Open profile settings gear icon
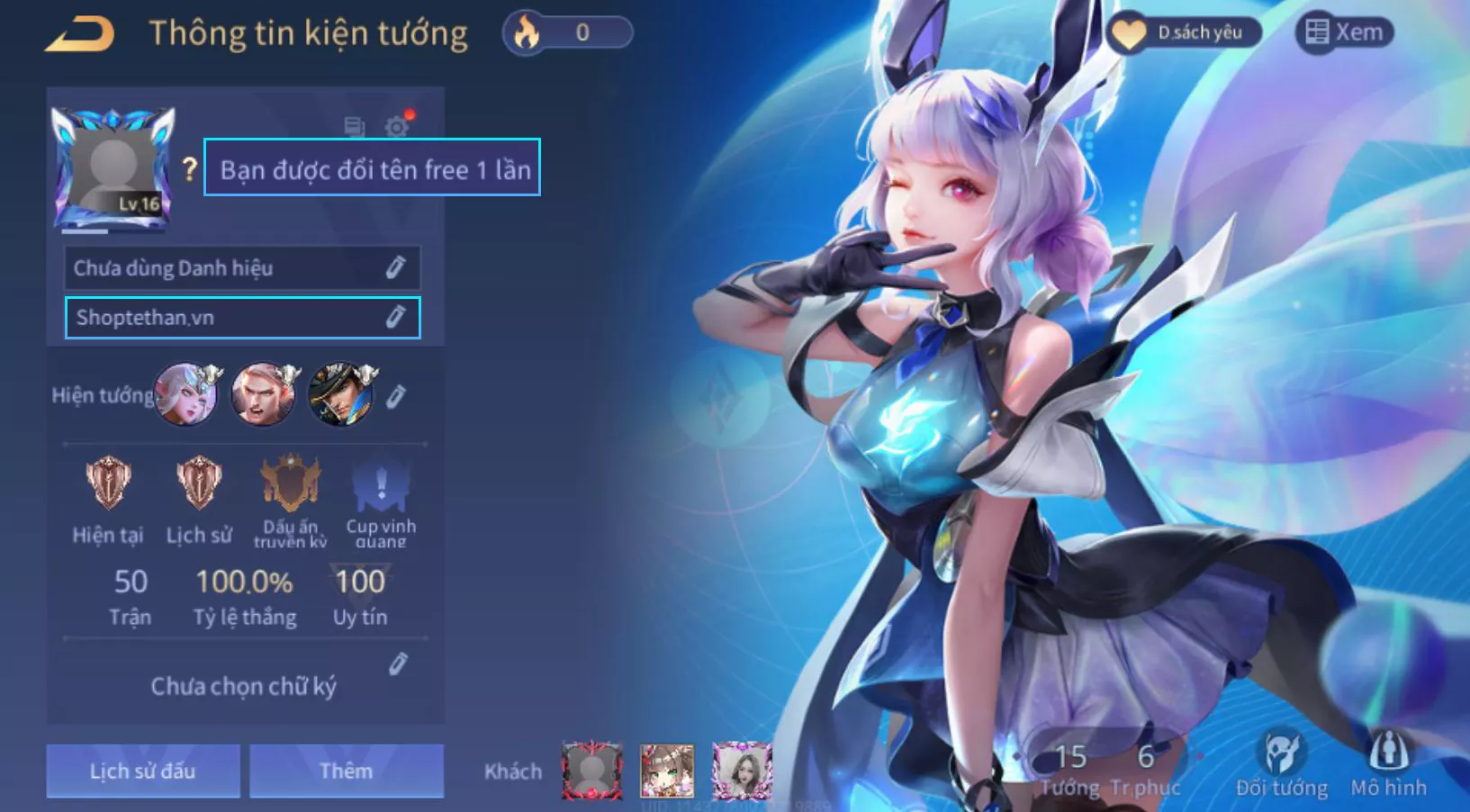Image resolution: width=1470 pixels, height=812 pixels. point(396,126)
